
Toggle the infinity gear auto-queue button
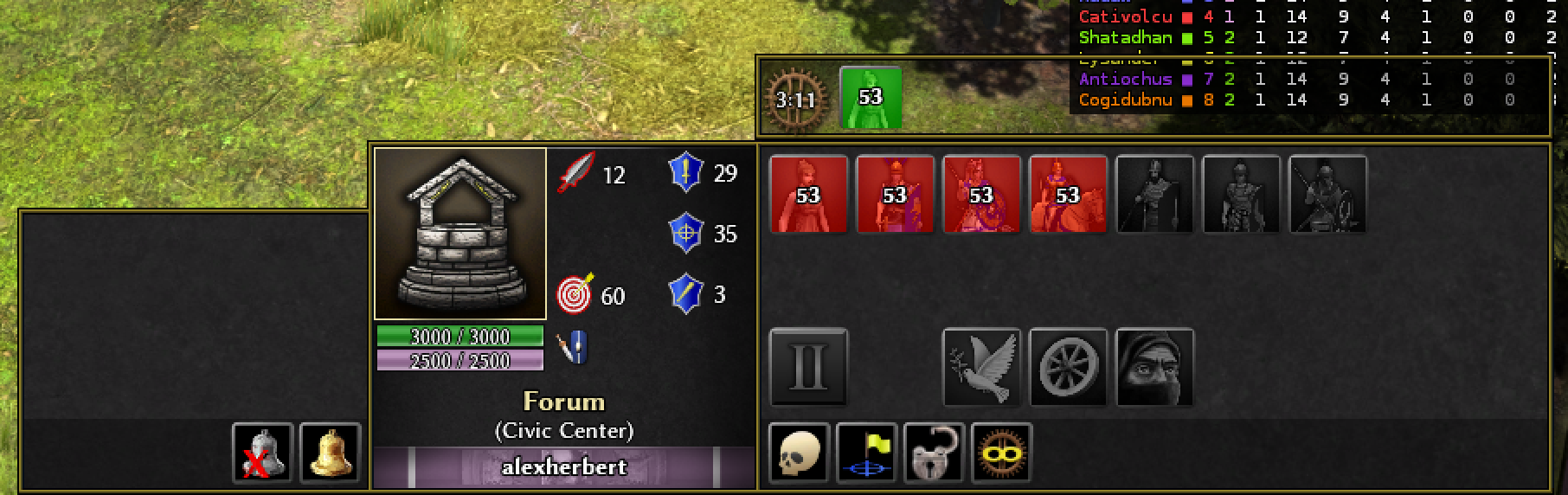[1002, 452]
